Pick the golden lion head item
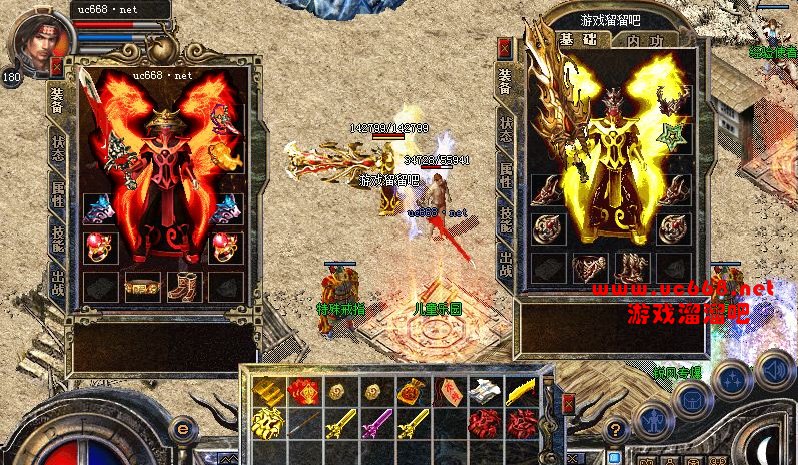Image resolution: width=798 pixels, height=465 pixels. [266, 423]
